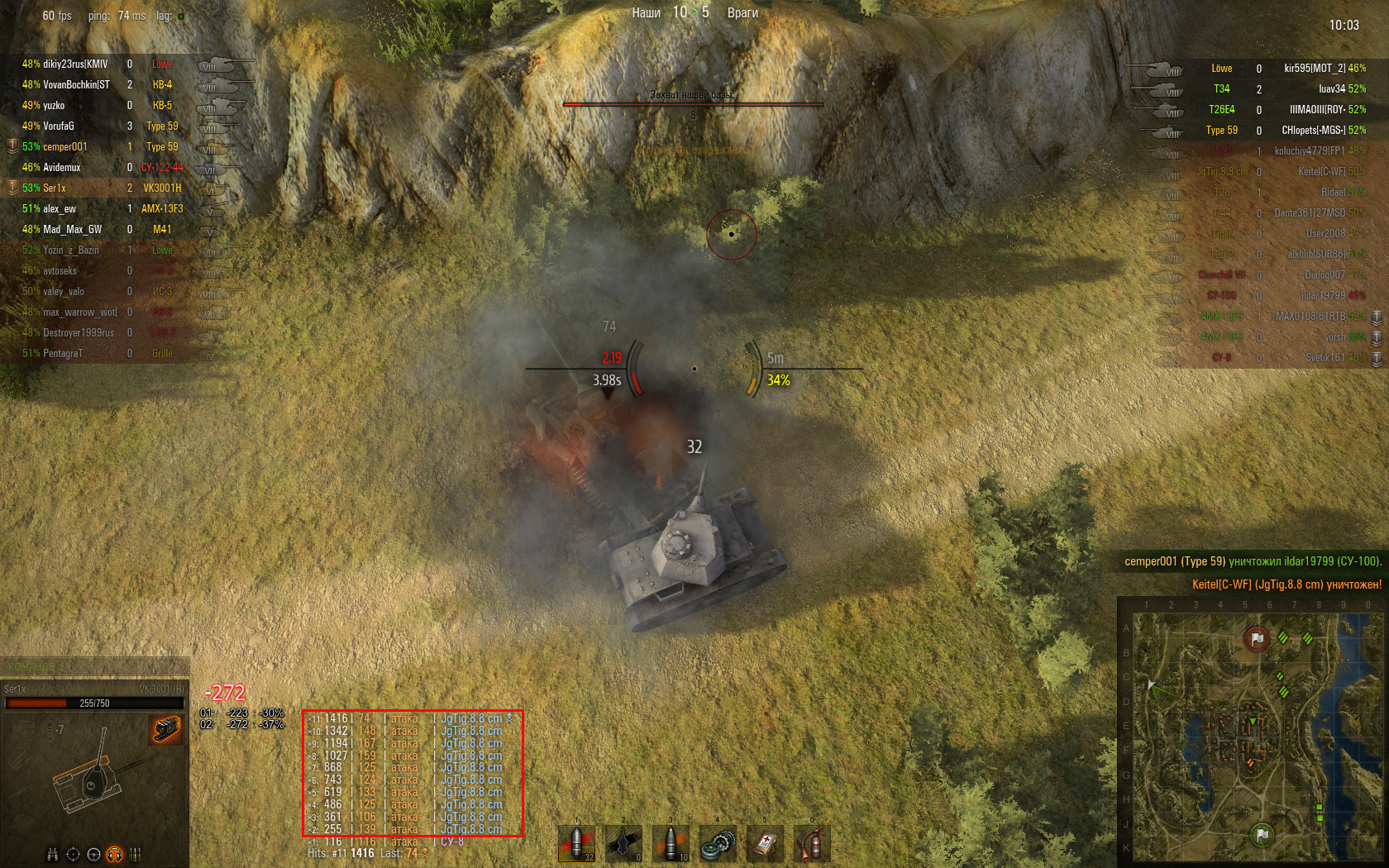This screenshot has width=1389, height=868.
Task: Select the armor-piercing shell slot with 32 rounds
Action: coord(577,843)
